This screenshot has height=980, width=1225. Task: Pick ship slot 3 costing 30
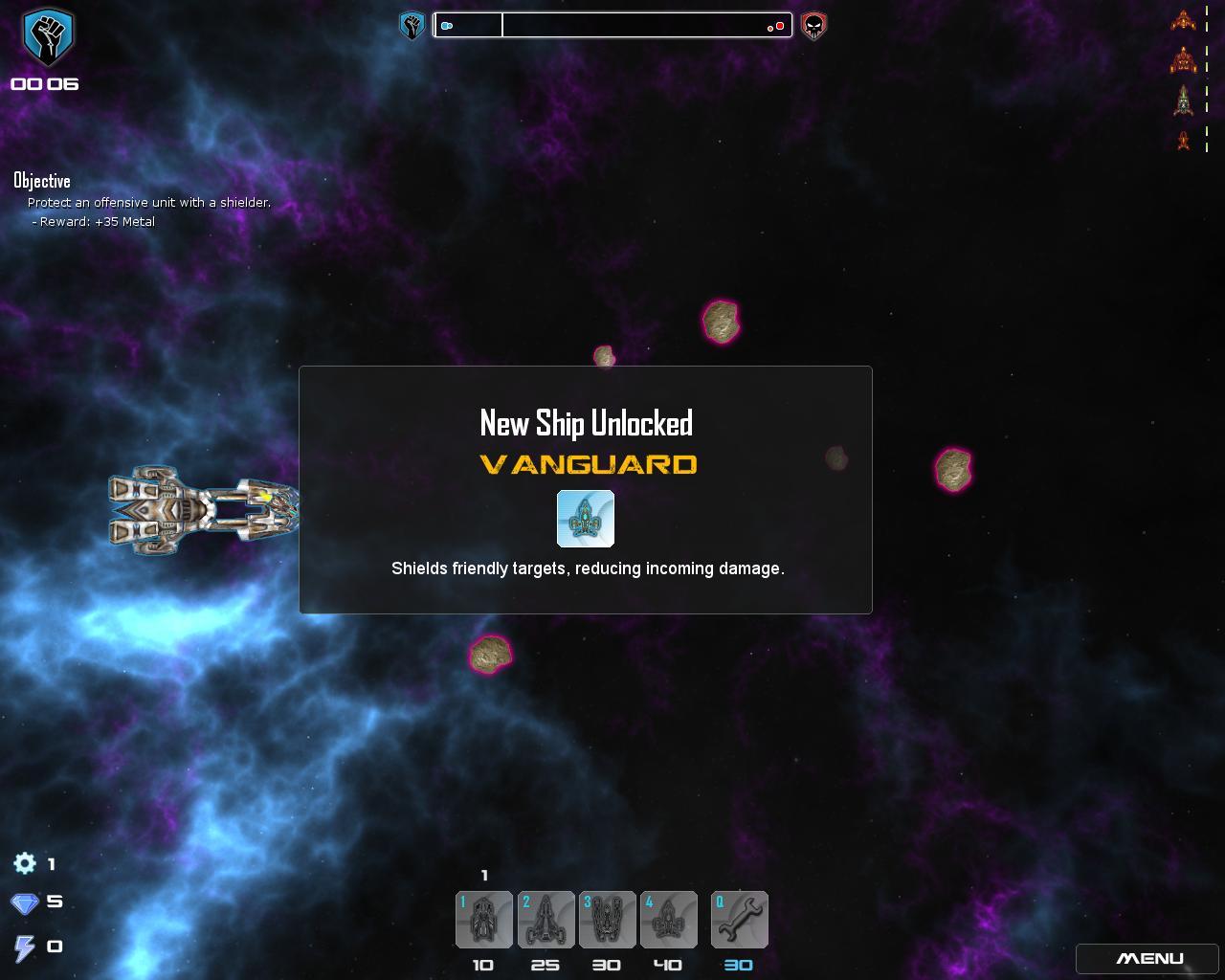click(607, 920)
